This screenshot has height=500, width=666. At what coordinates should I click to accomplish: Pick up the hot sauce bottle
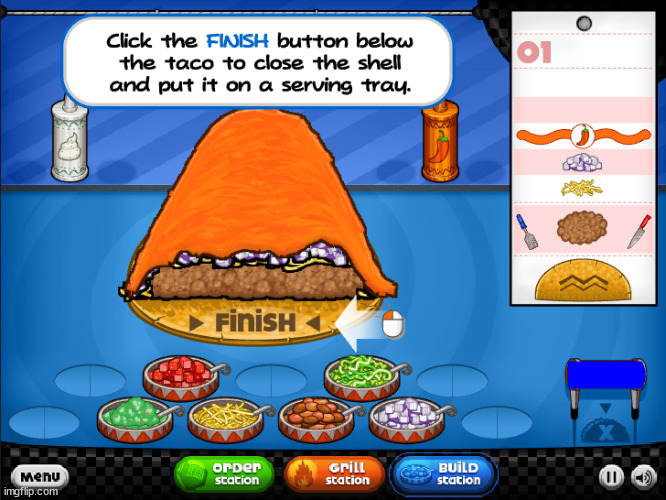(x=438, y=146)
